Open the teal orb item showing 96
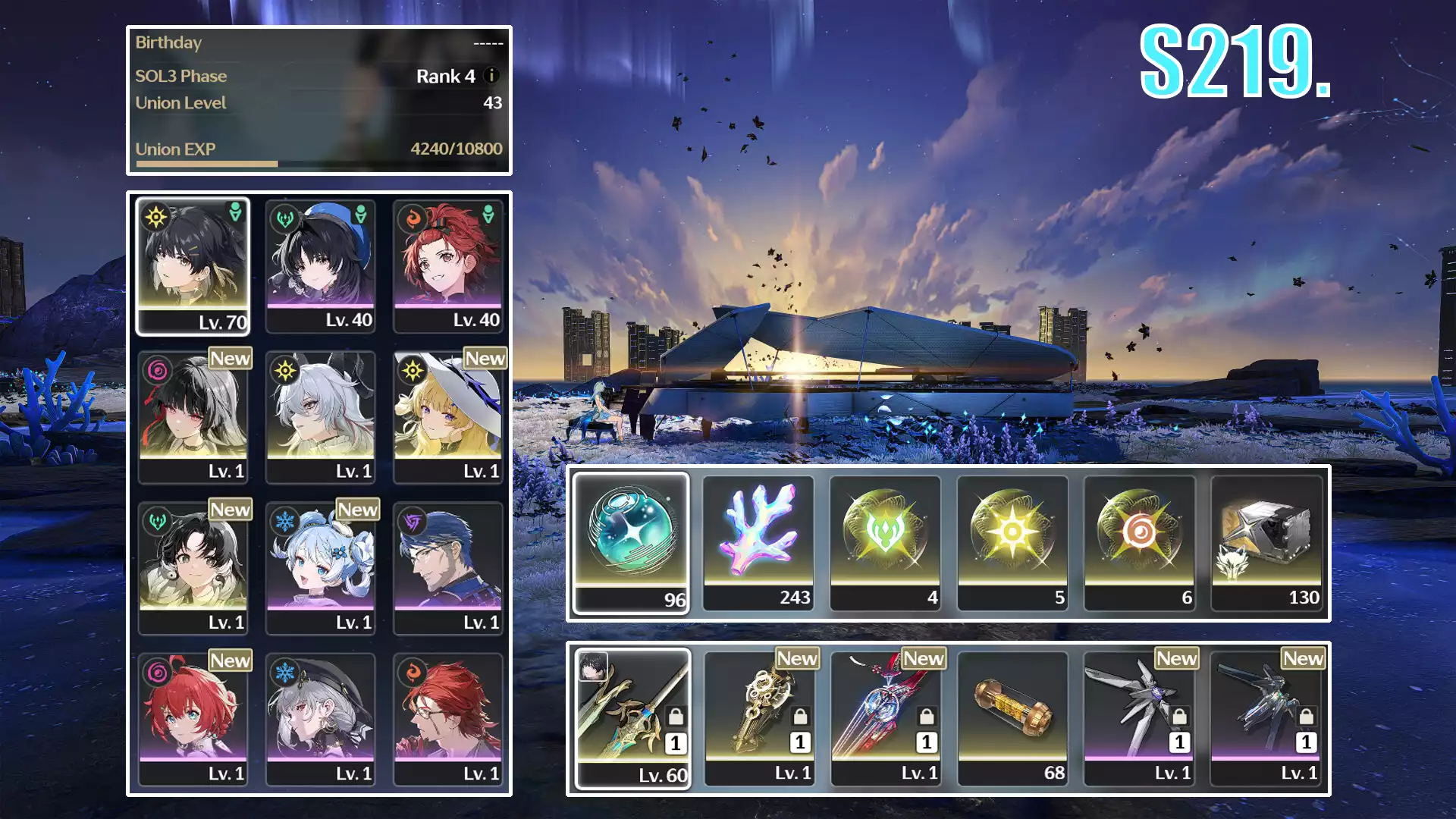This screenshot has height=819, width=1456. coord(631,542)
